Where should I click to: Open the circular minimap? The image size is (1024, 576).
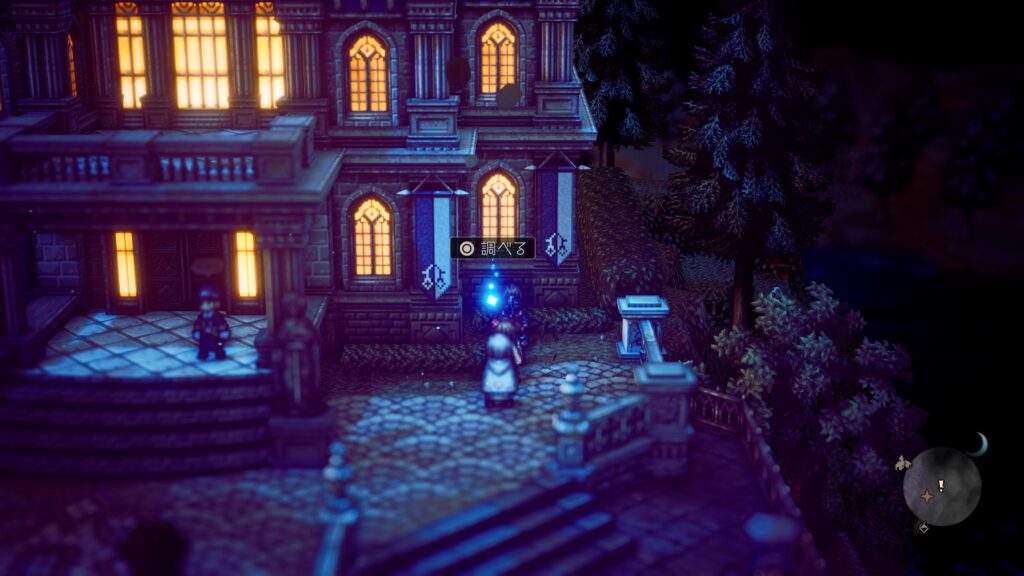coord(941,486)
